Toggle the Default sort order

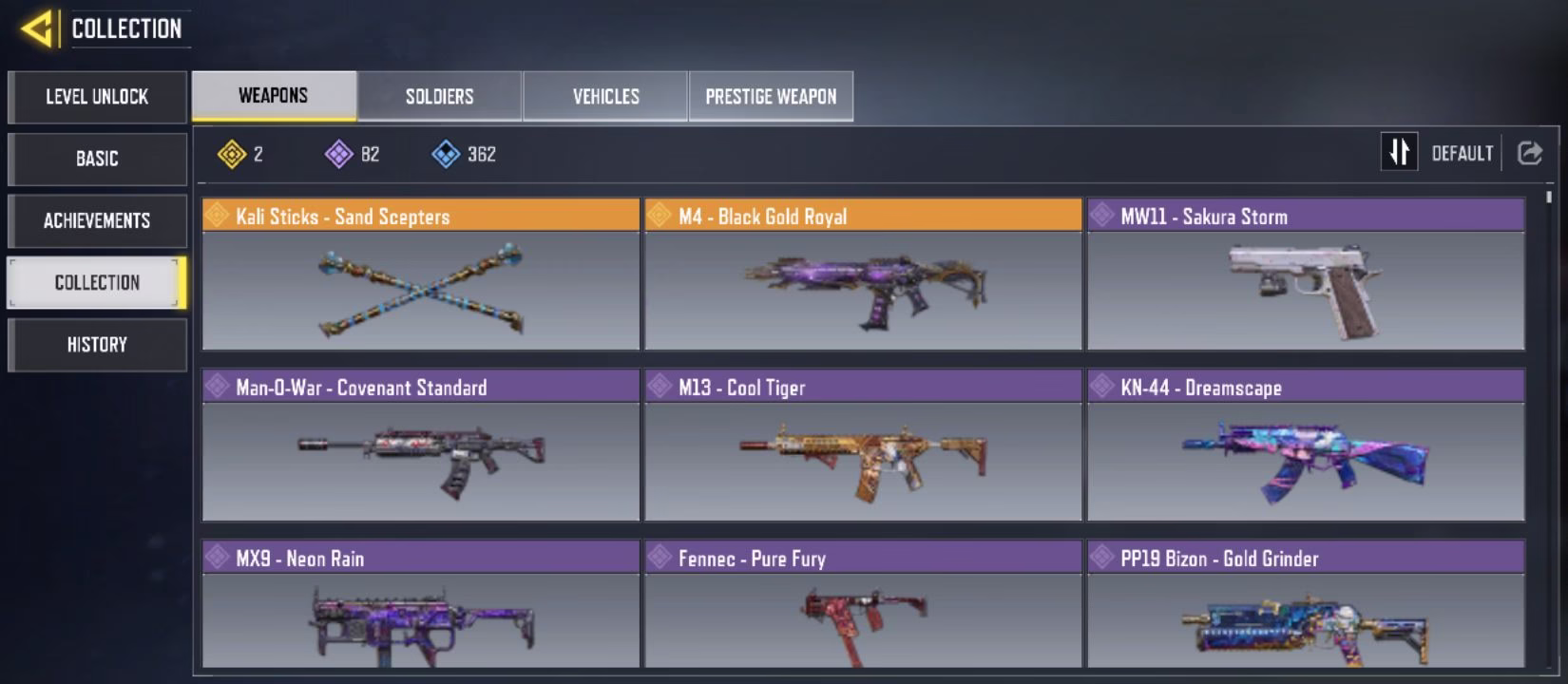click(1399, 152)
